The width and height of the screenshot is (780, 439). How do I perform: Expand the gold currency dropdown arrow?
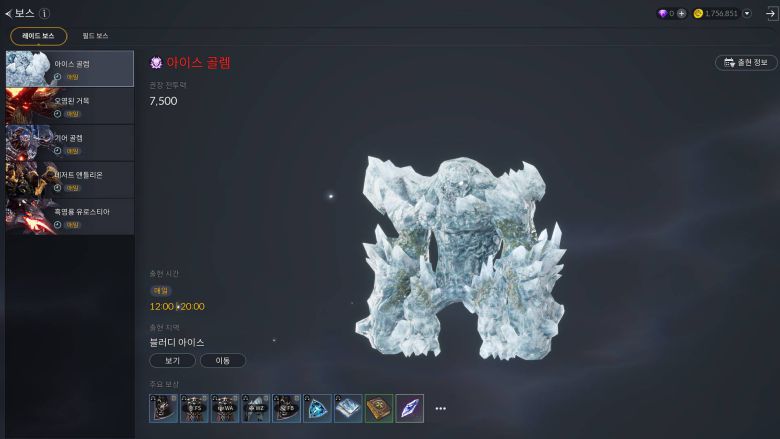[x=747, y=14]
